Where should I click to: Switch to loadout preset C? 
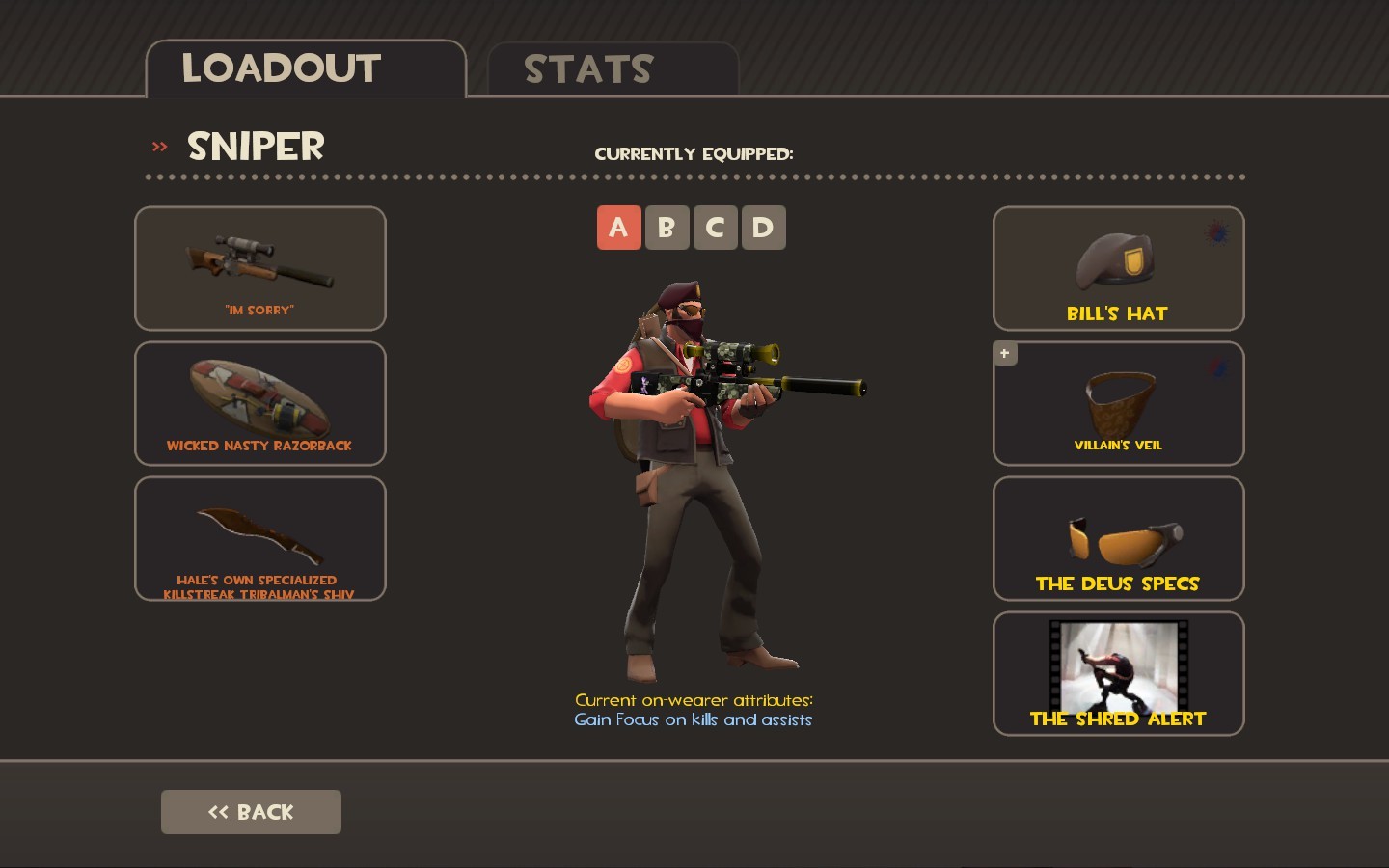[x=715, y=228]
